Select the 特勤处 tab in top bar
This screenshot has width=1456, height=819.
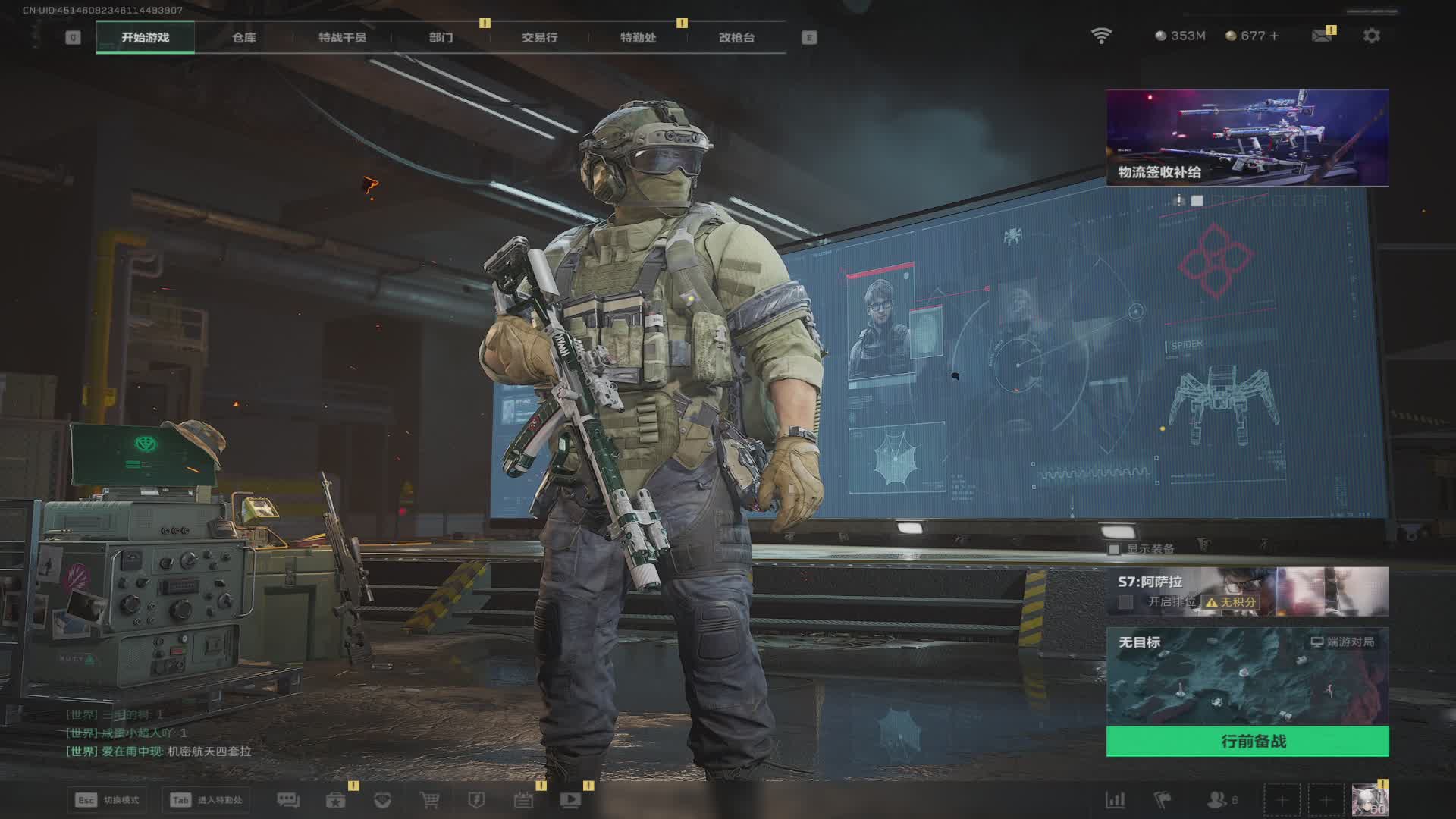coord(638,37)
